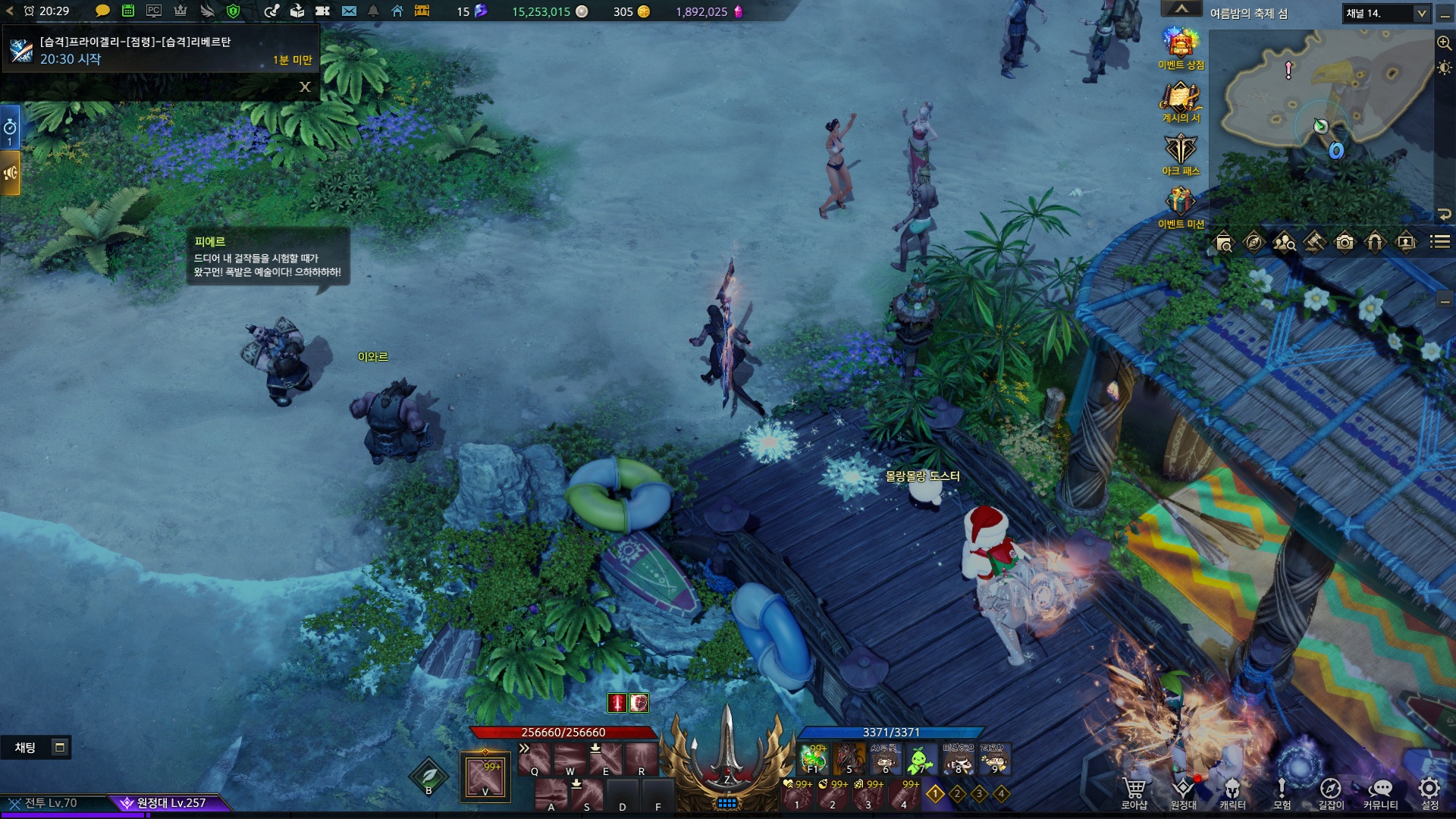Open the 로아샵 cart shop
Viewport: 1456px width, 819px height.
[x=1134, y=791]
